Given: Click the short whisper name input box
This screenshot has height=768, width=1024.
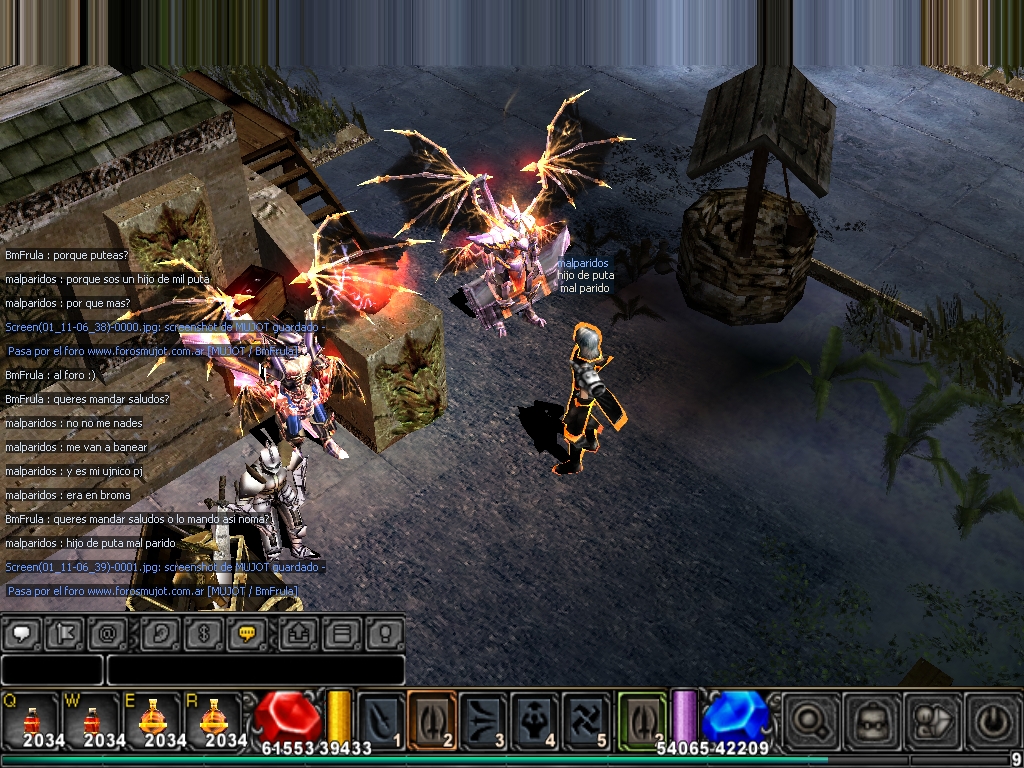Looking at the screenshot, I should 52,670.
